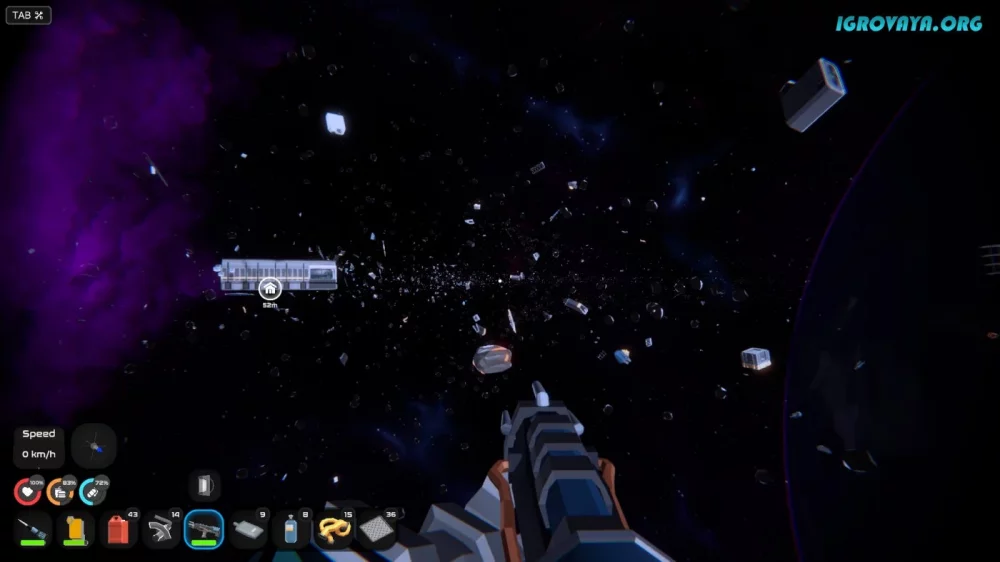Select the blue oxygen tank slot

290,529
